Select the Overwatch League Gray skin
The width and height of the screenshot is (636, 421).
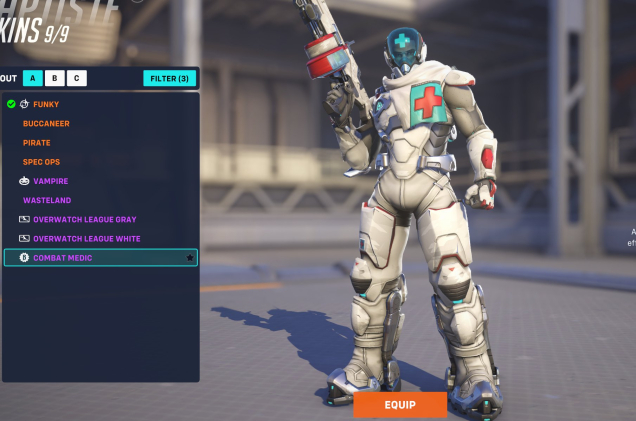coord(85,219)
